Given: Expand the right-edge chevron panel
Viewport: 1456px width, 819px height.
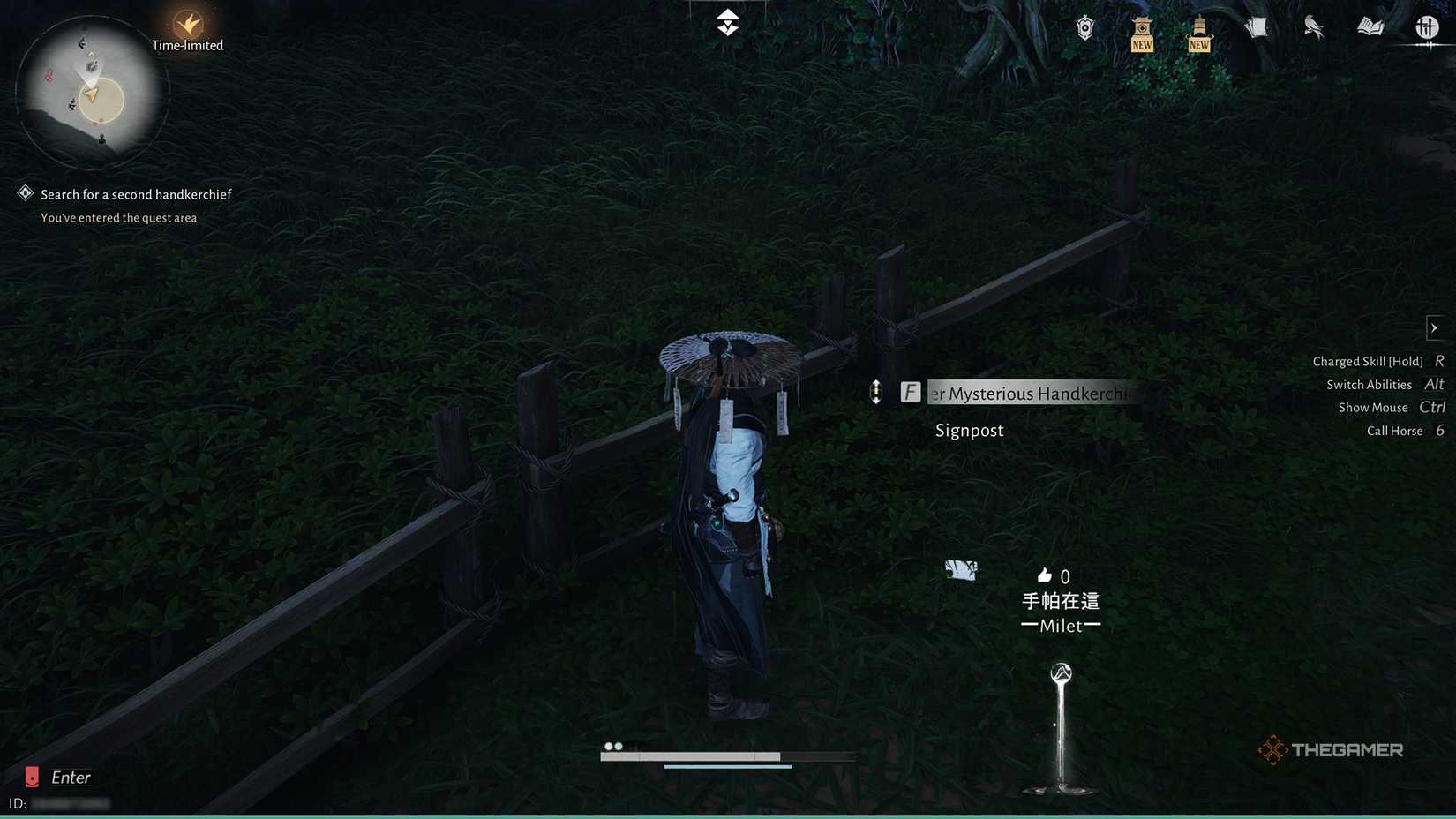Looking at the screenshot, I should click(1433, 327).
